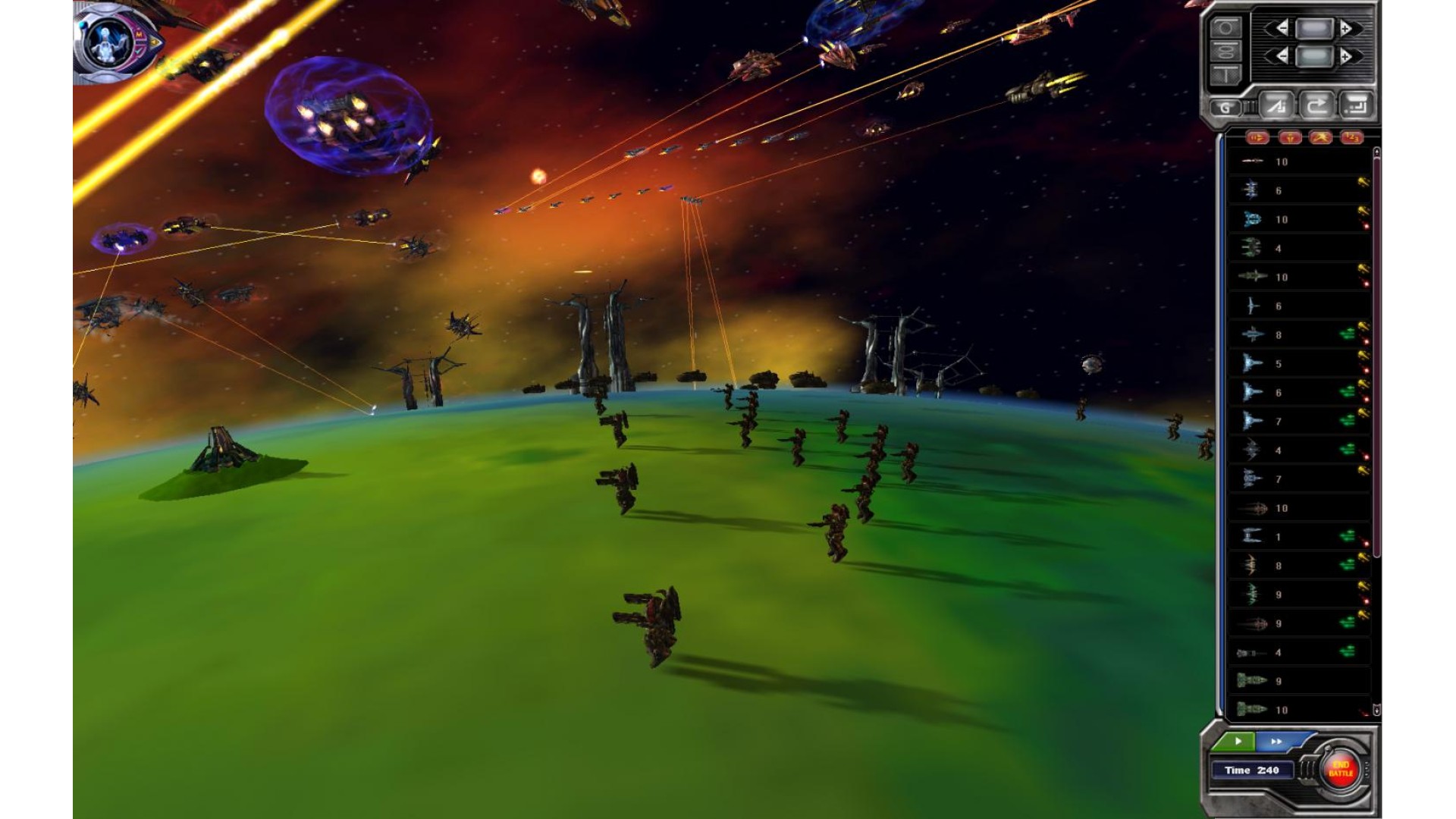Click the minus arrow on the lower stepper
The width and height of the screenshot is (1456, 819).
tap(1281, 56)
